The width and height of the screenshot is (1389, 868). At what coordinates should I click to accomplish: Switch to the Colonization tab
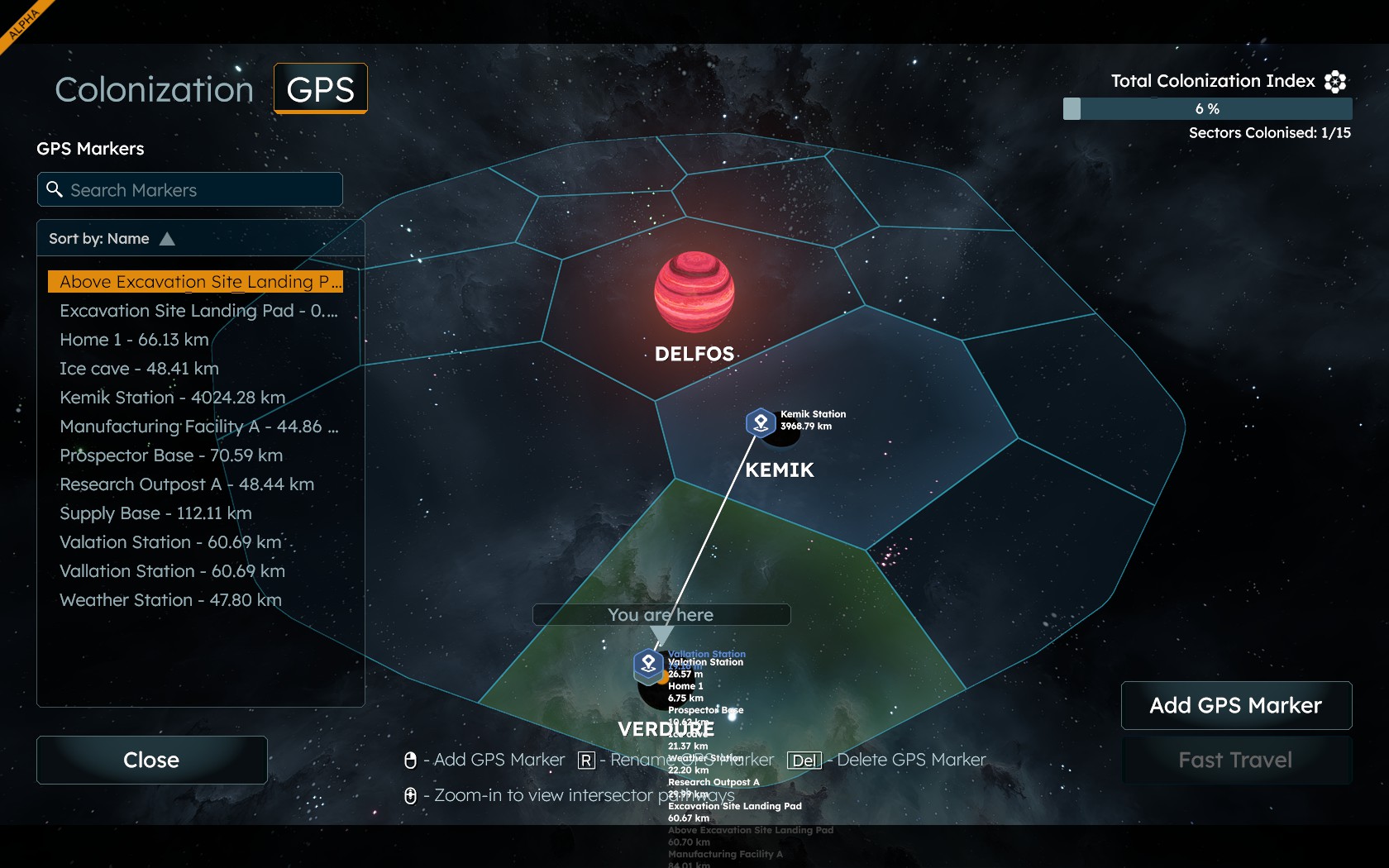point(154,89)
